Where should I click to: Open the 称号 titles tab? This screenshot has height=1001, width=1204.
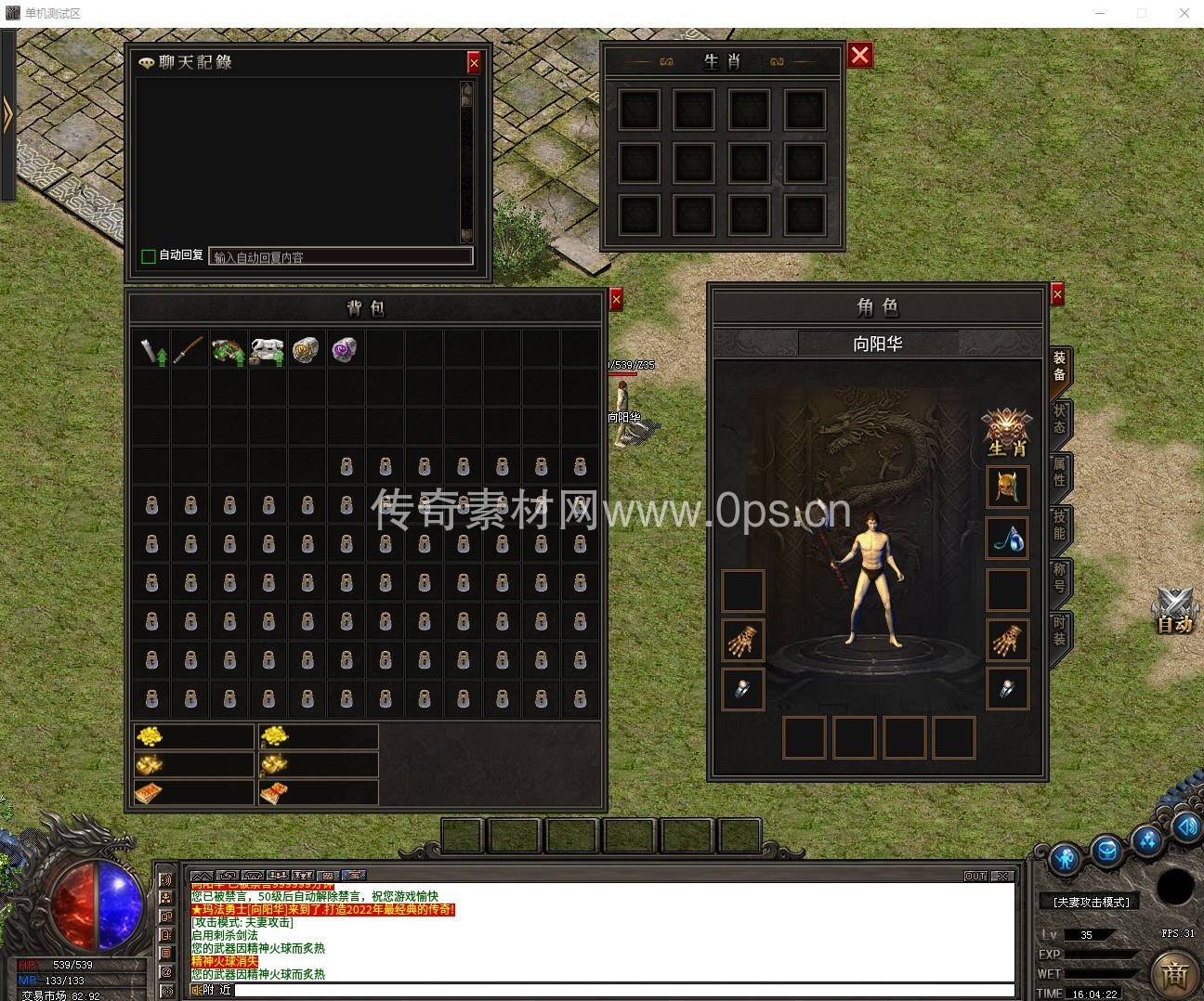(x=1059, y=578)
